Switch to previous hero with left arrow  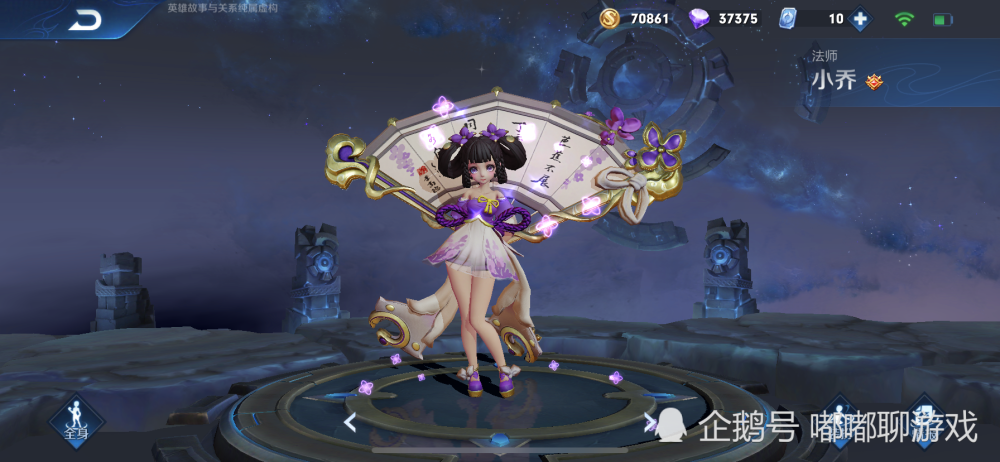coord(350,422)
